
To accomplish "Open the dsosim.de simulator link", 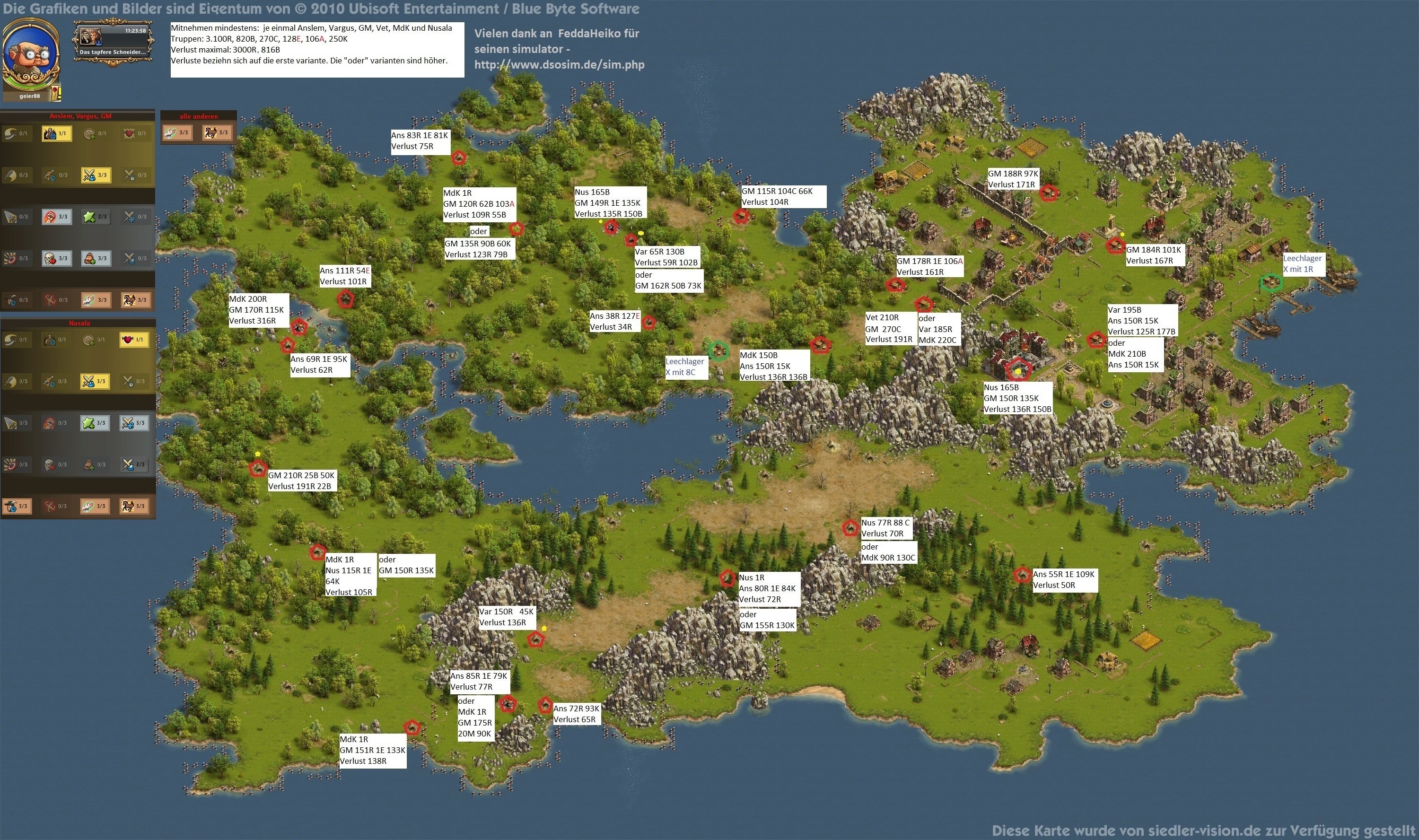I will coord(559,64).
